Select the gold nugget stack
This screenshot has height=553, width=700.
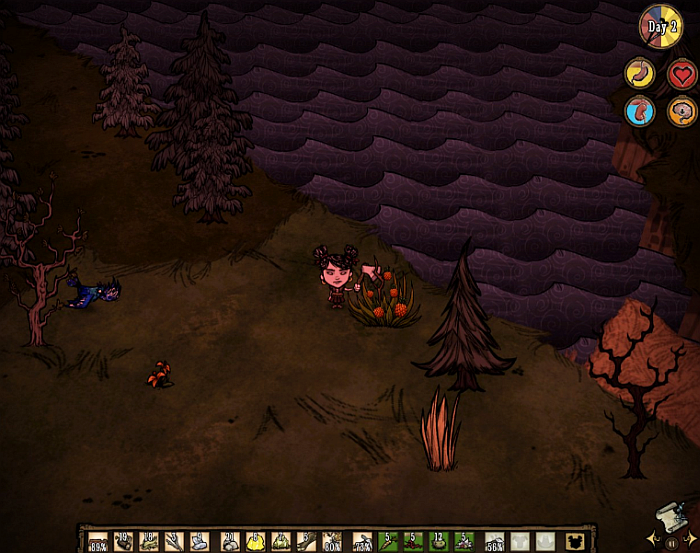tap(255, 541)
